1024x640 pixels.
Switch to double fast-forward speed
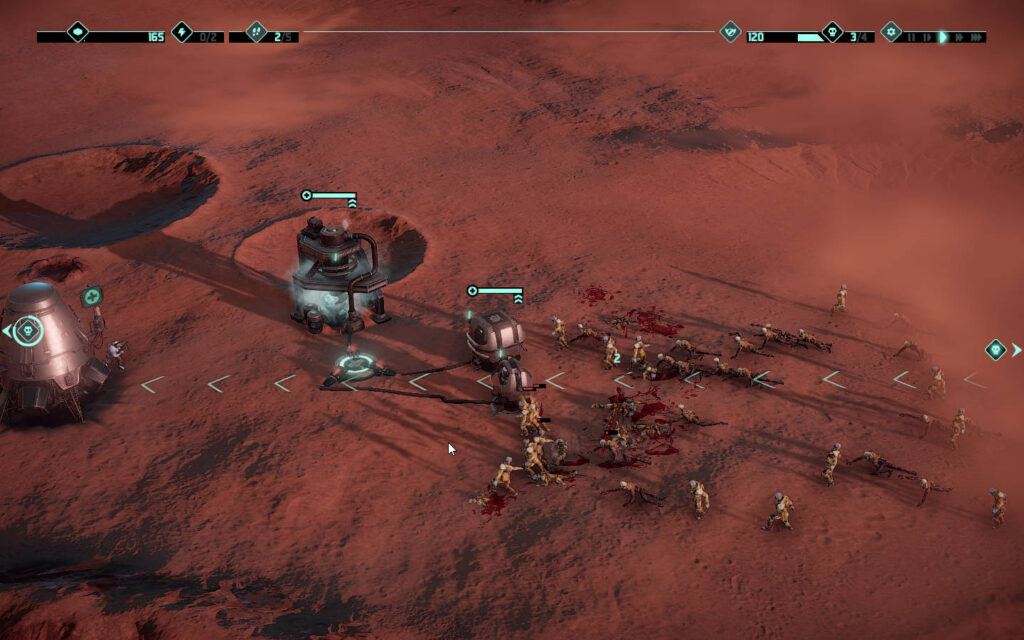point(959,37)
